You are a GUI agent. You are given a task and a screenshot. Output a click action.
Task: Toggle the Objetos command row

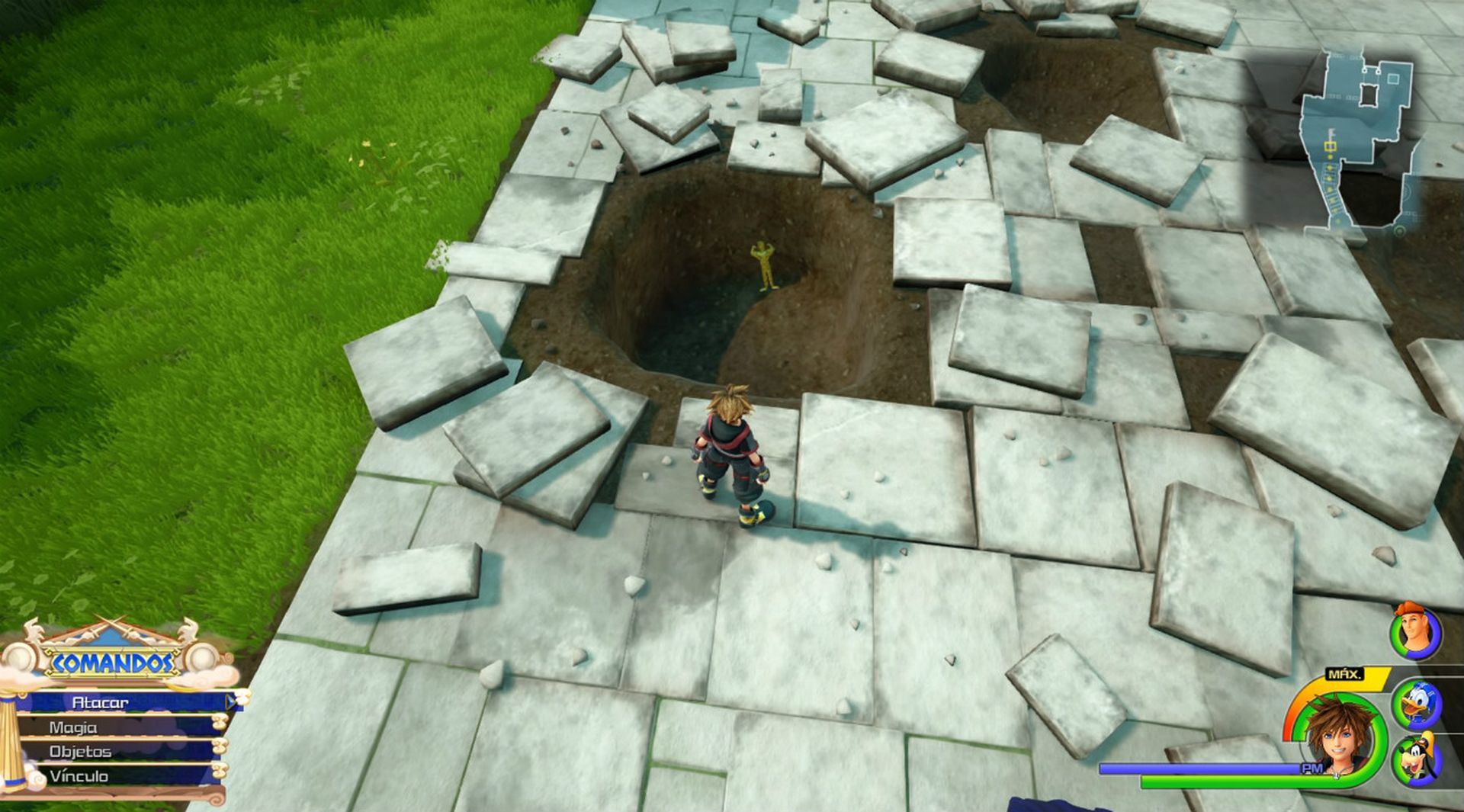tap(81, 752)
